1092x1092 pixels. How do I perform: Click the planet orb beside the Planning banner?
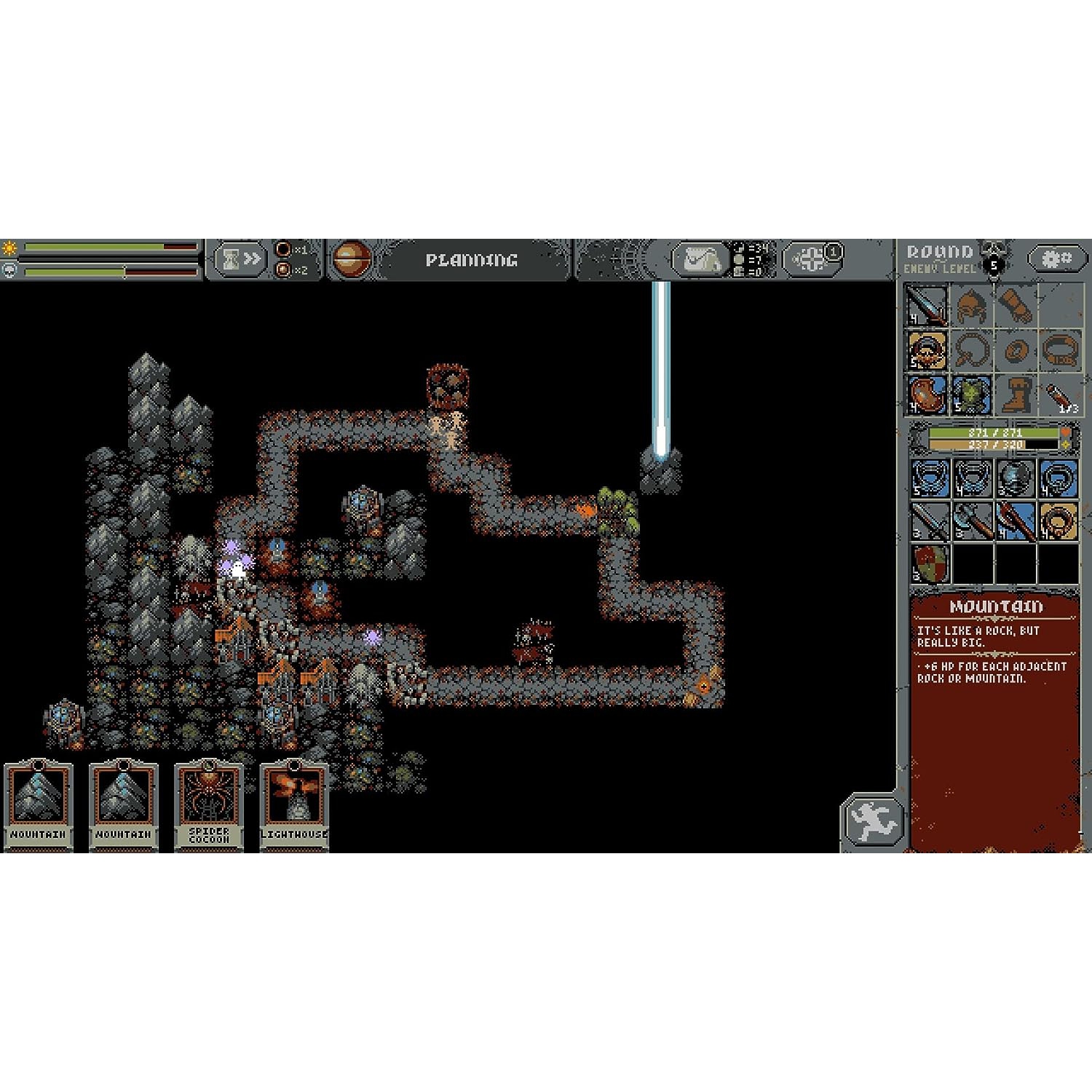coord(353,259)
